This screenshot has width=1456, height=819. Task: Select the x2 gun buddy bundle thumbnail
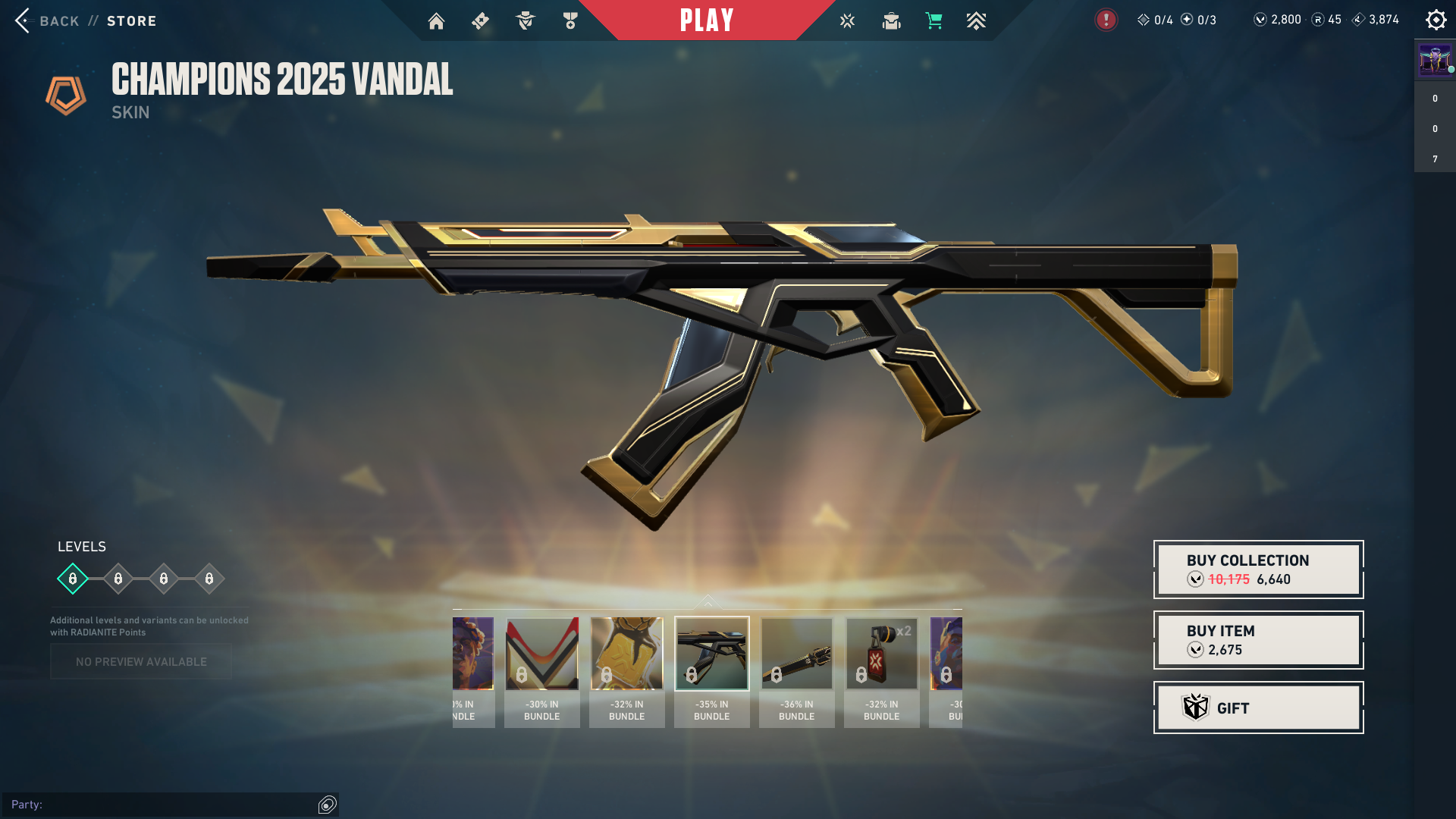click(x=881, y=654)
